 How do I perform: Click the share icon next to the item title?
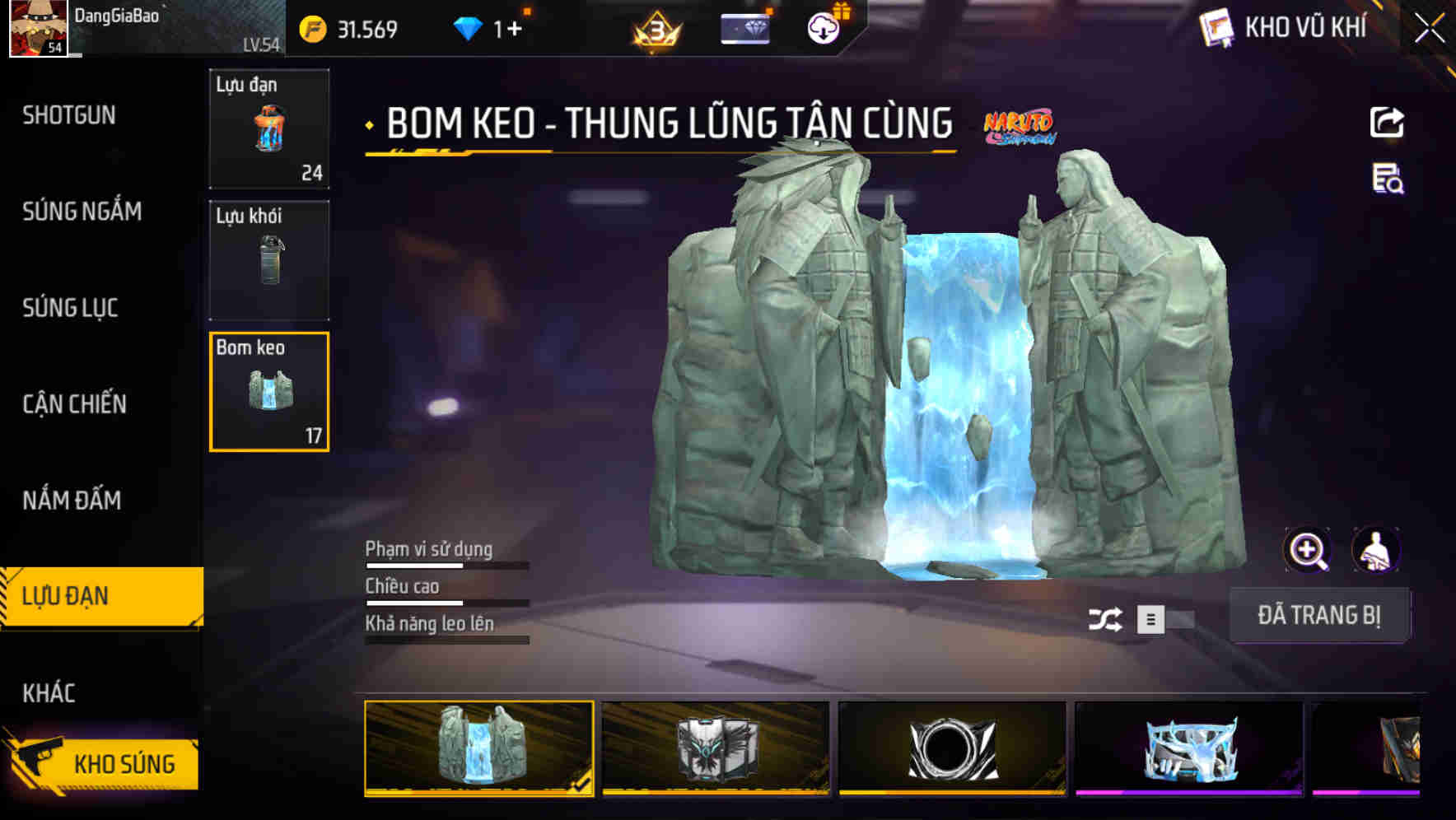click(1388, 121)
